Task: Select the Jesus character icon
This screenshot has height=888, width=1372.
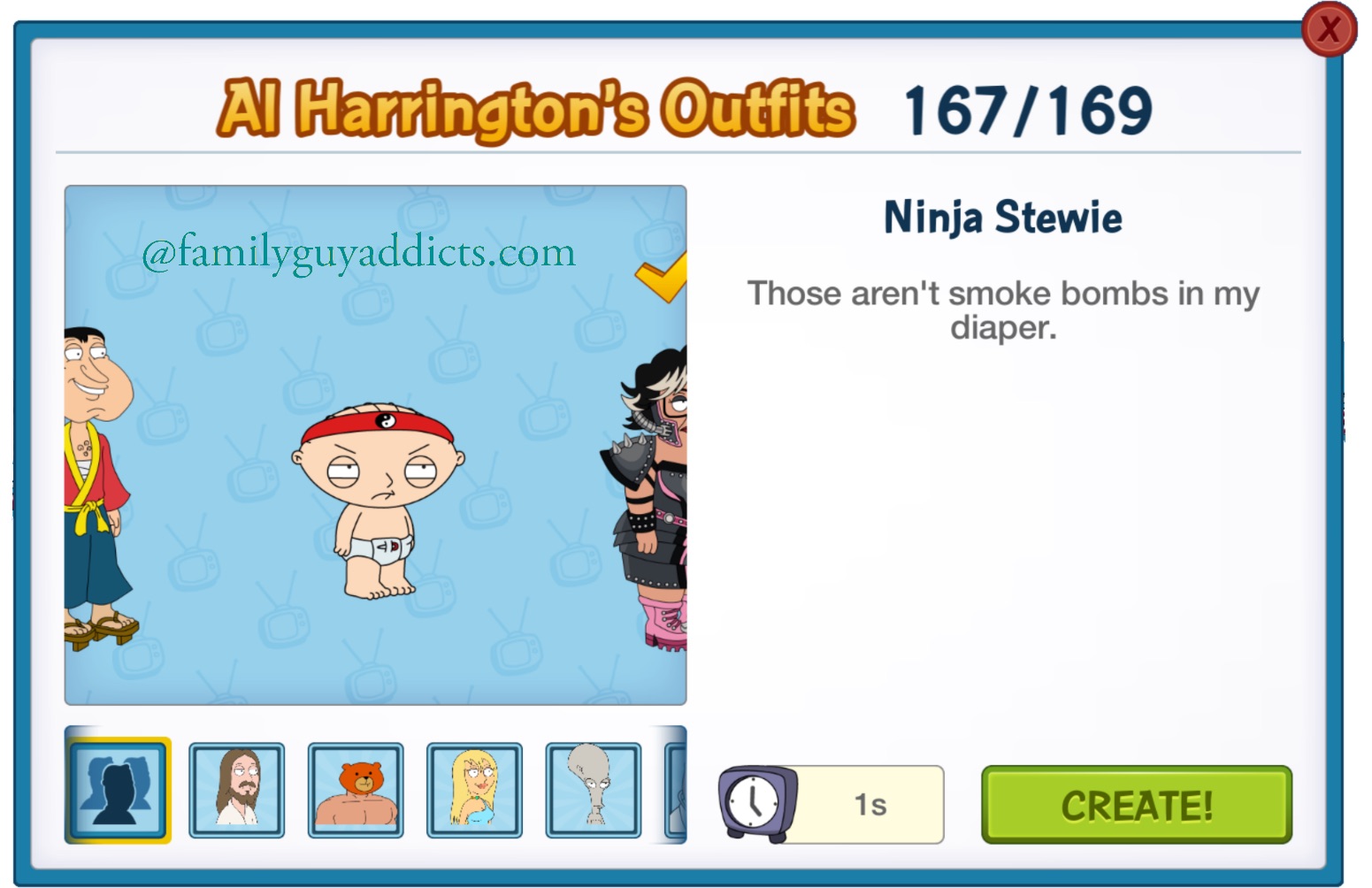Action: coord(237,788)
